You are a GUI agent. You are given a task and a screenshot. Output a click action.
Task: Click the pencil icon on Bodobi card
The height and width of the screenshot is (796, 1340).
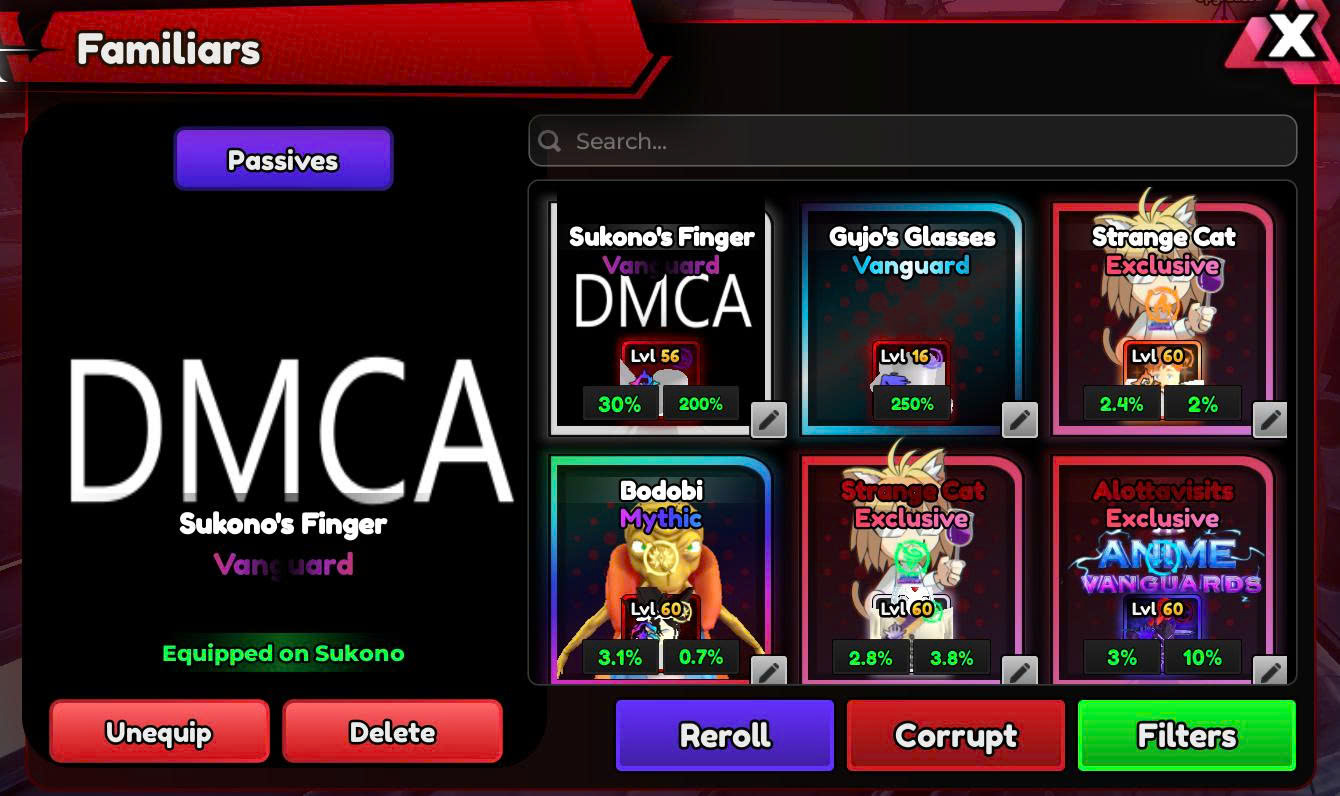[x=769, y=671]
